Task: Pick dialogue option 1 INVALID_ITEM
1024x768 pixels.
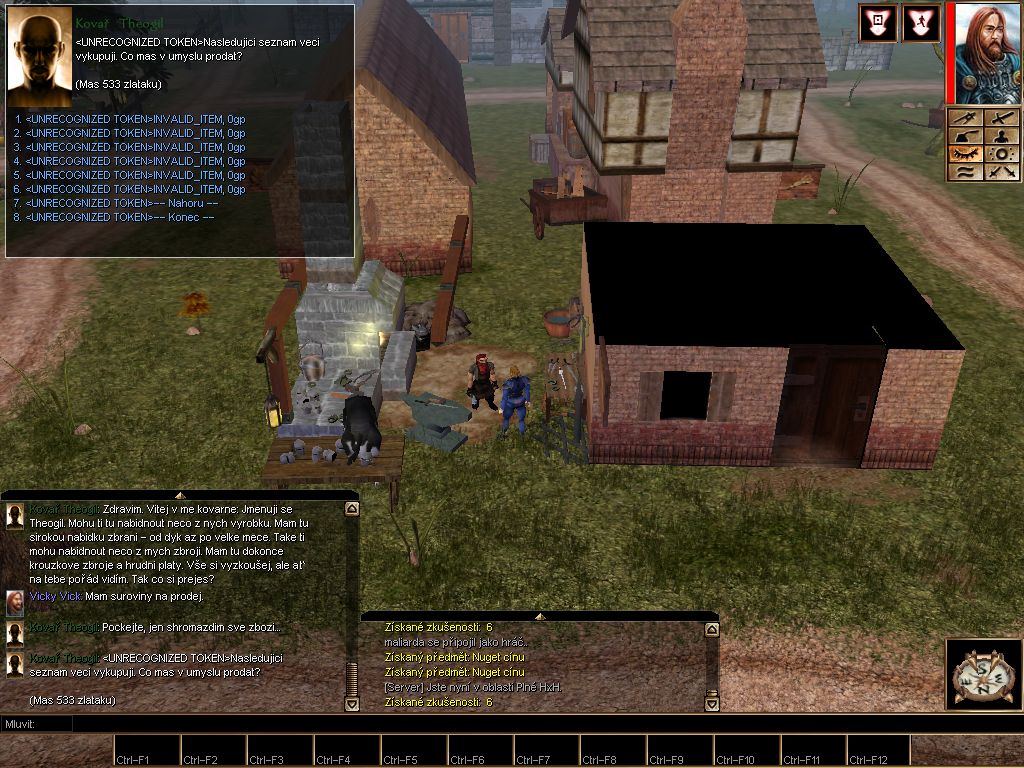Action: (135, 119)
